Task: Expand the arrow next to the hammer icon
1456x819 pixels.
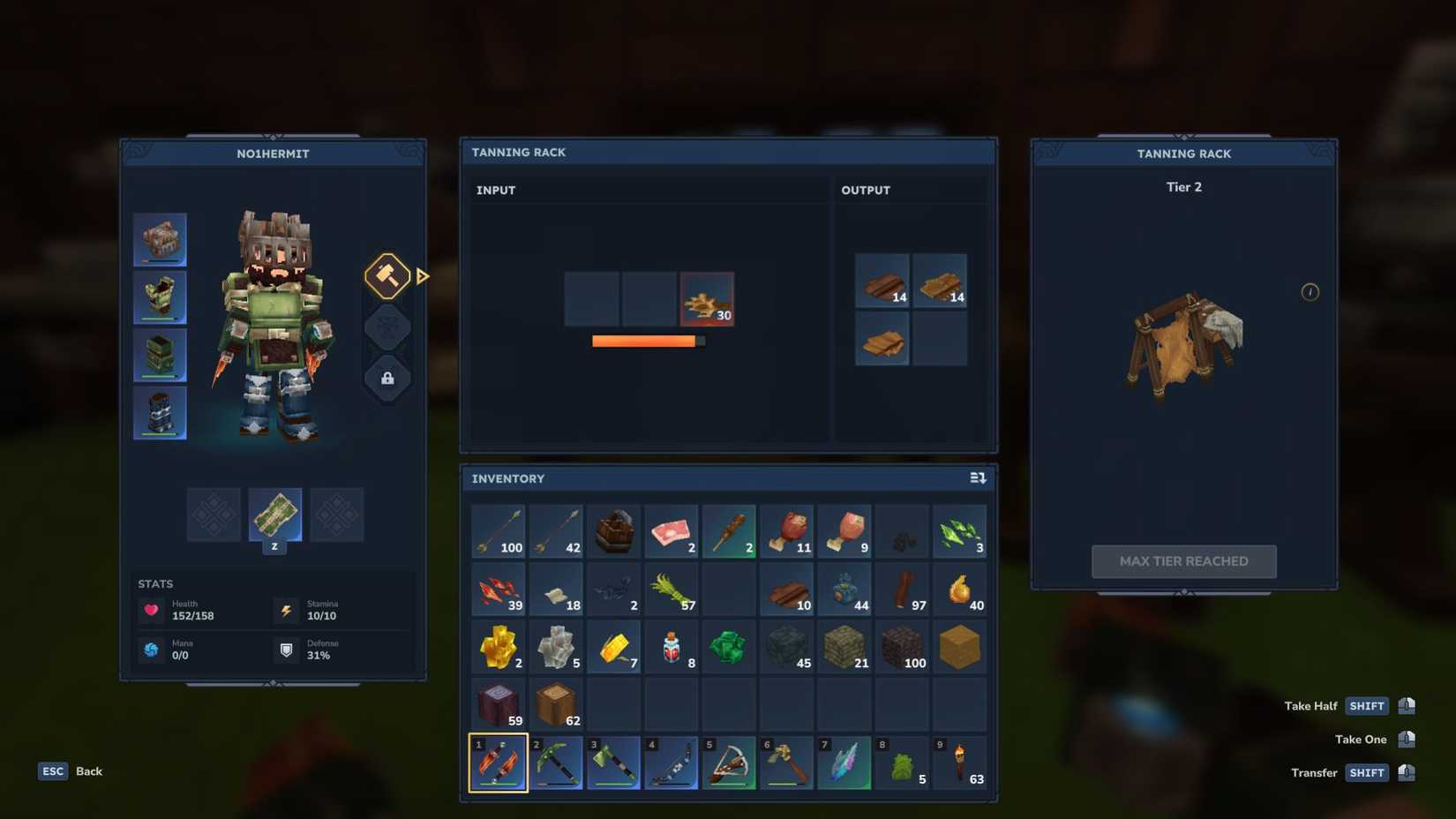Action: (422, 276)
